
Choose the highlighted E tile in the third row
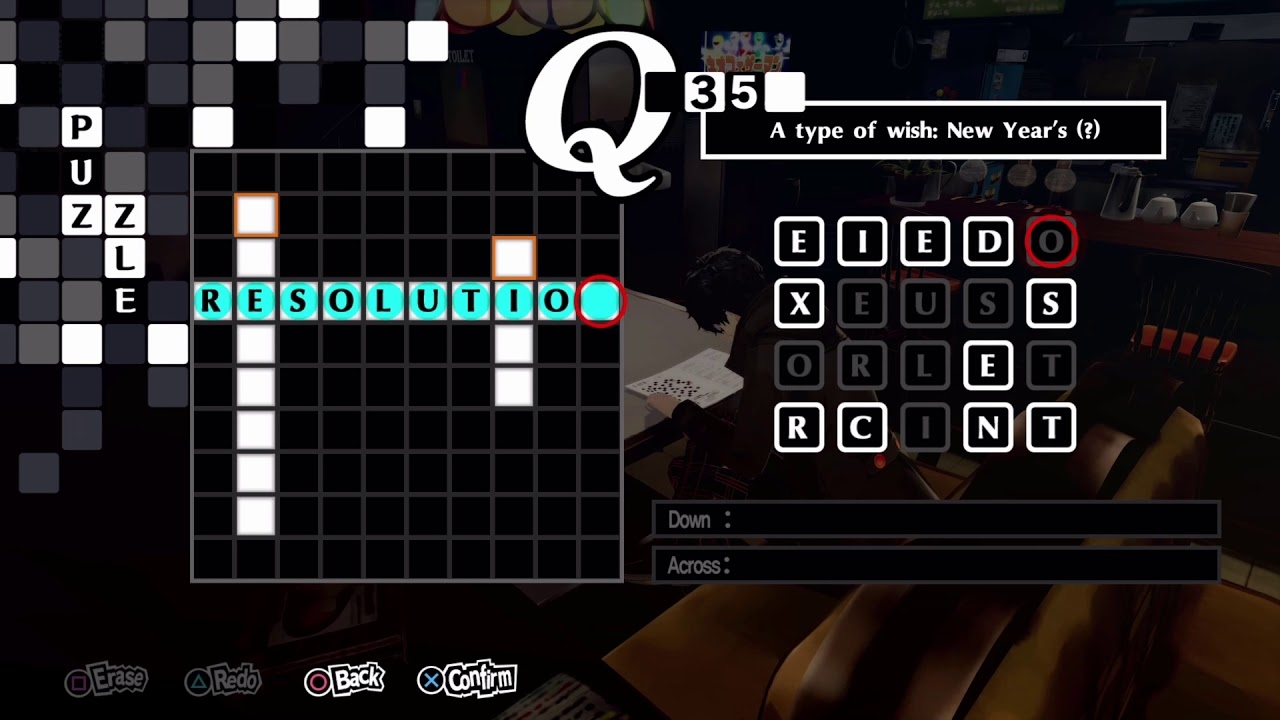(x=987, y=366)
